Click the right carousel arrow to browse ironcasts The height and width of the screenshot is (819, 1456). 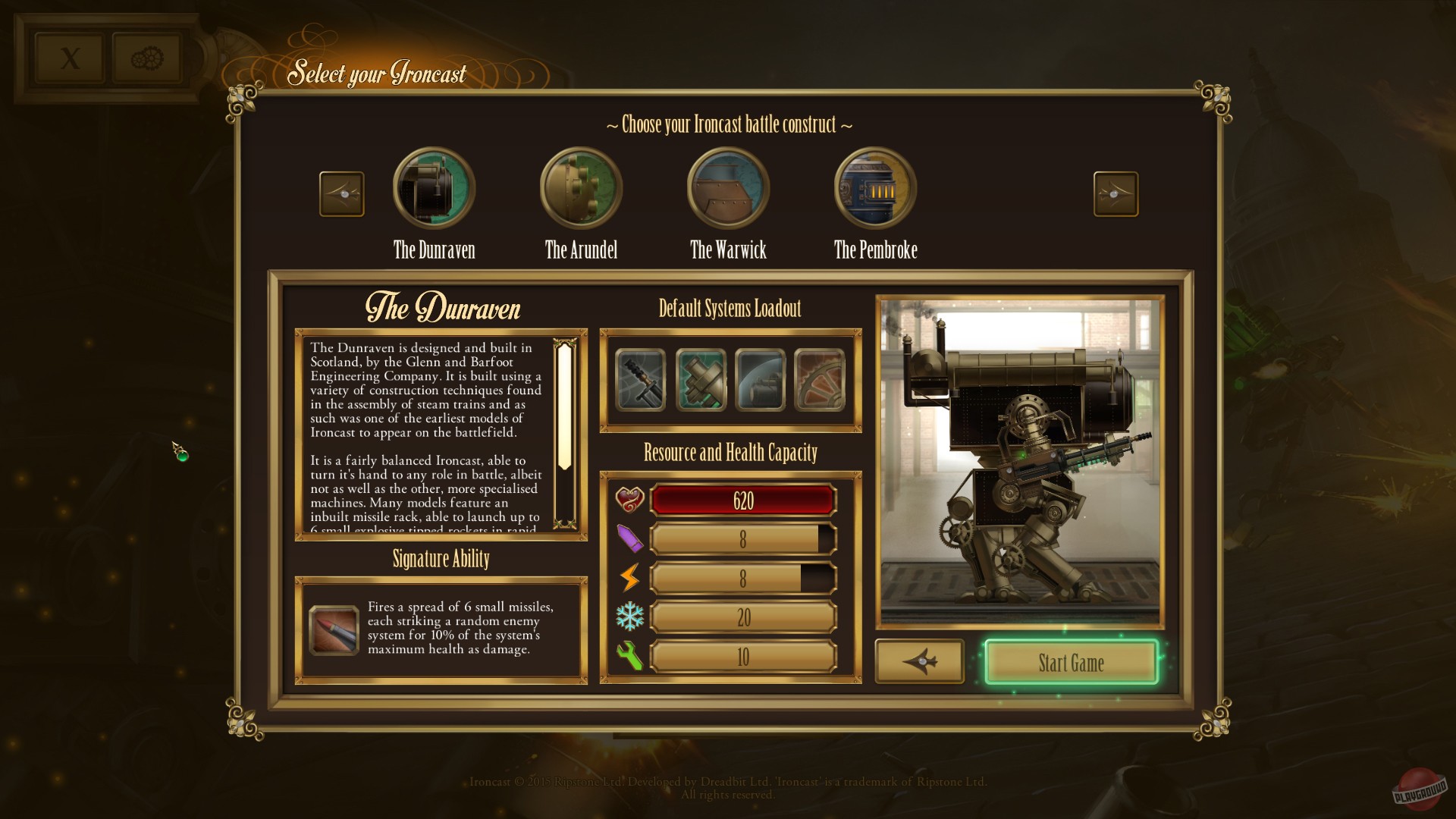pos(1116,193)
